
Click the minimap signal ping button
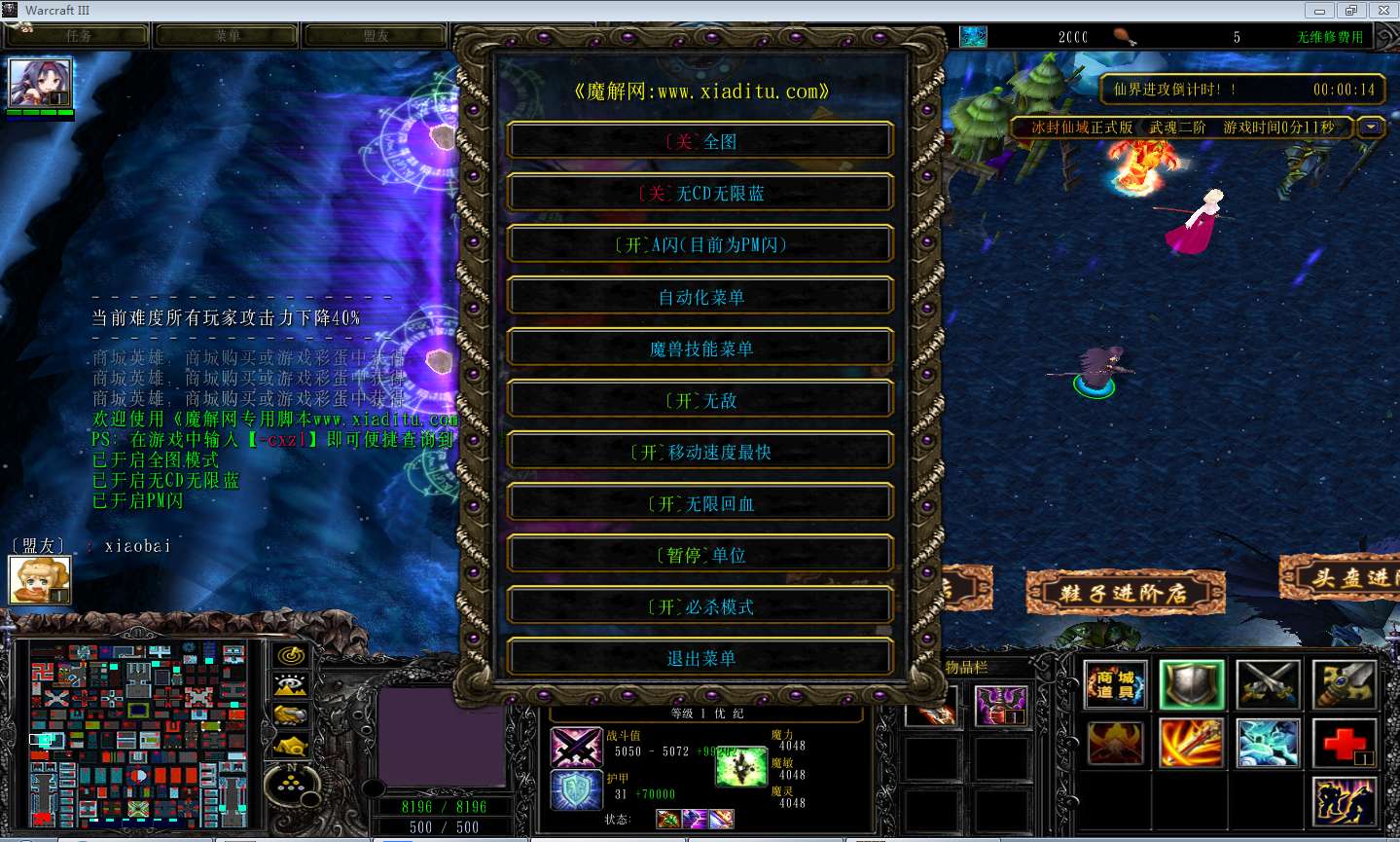coord(291,655)
